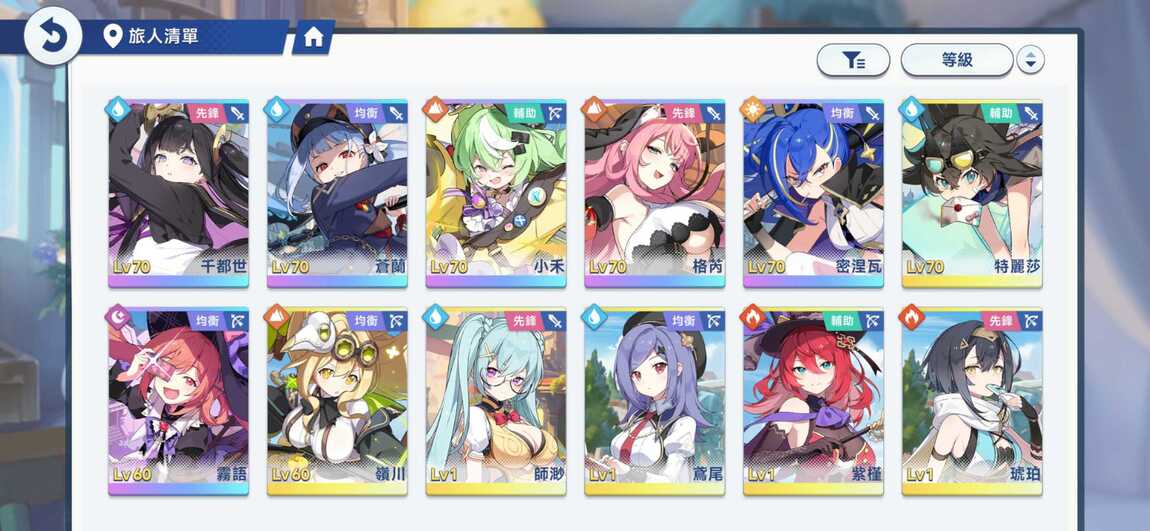Open the 格芮 character card
Image resolution: width=1150 pixels, height=531 pixels.
655,193
